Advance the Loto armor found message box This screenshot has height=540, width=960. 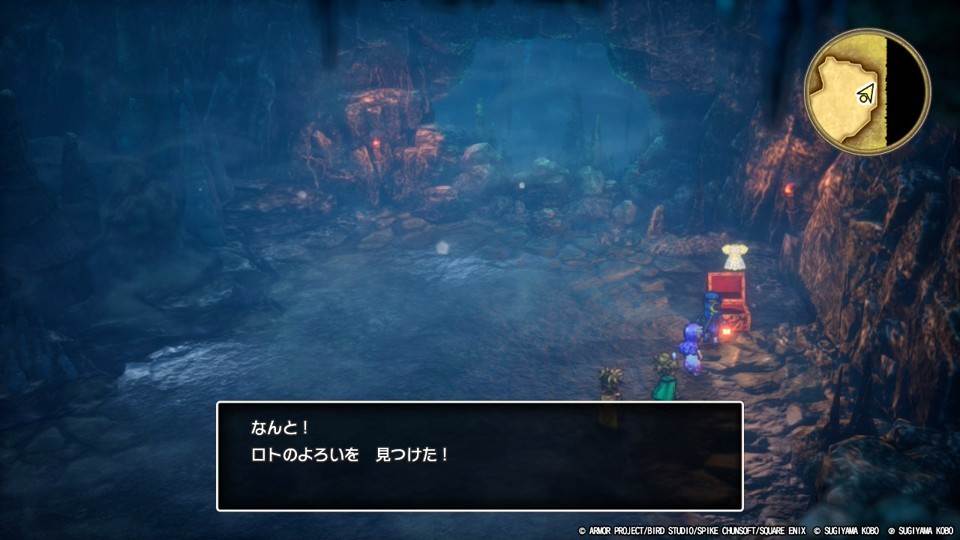click(x=480, y=456)
